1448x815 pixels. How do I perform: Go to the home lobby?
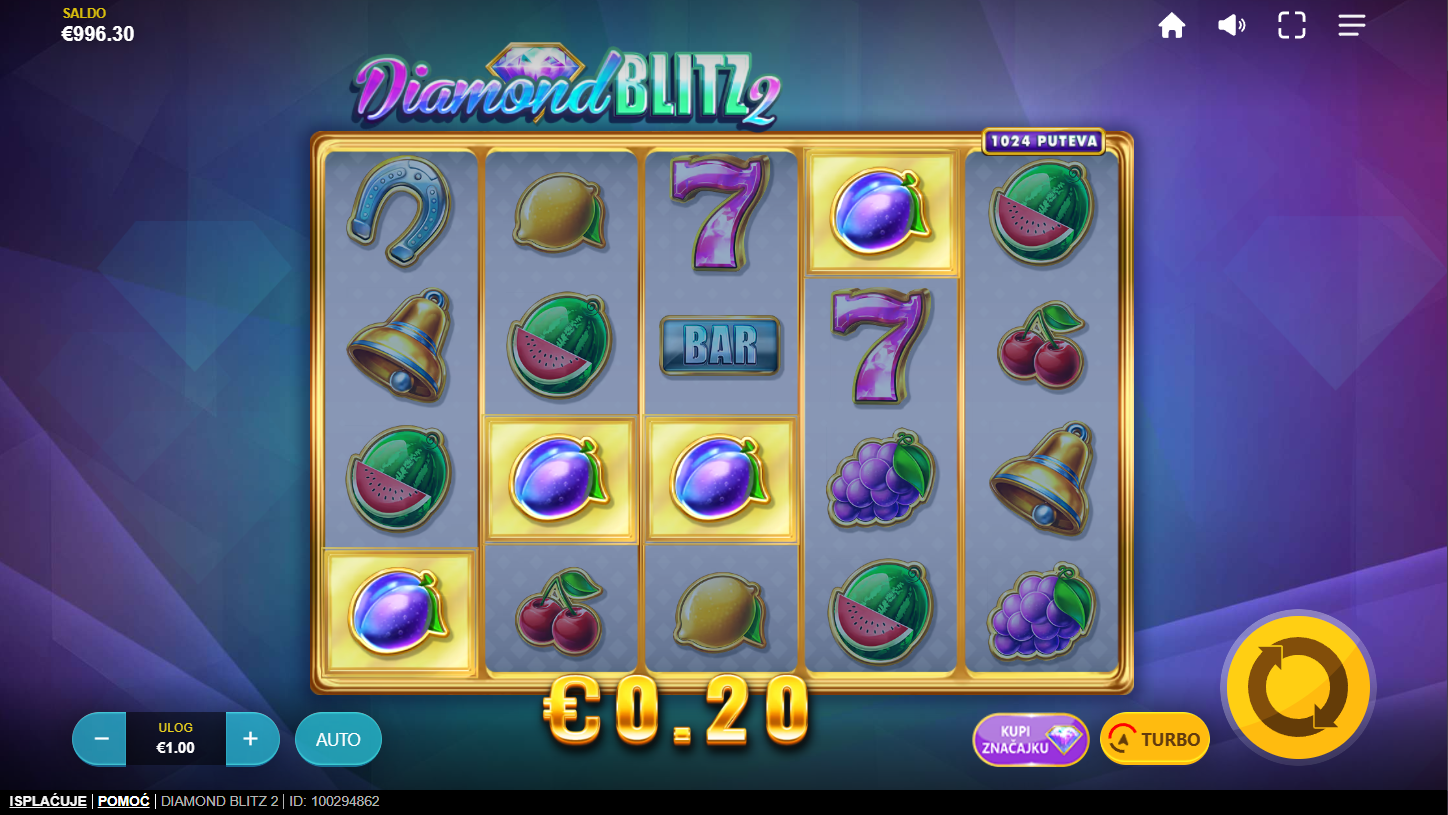(x=1172, y=26)
